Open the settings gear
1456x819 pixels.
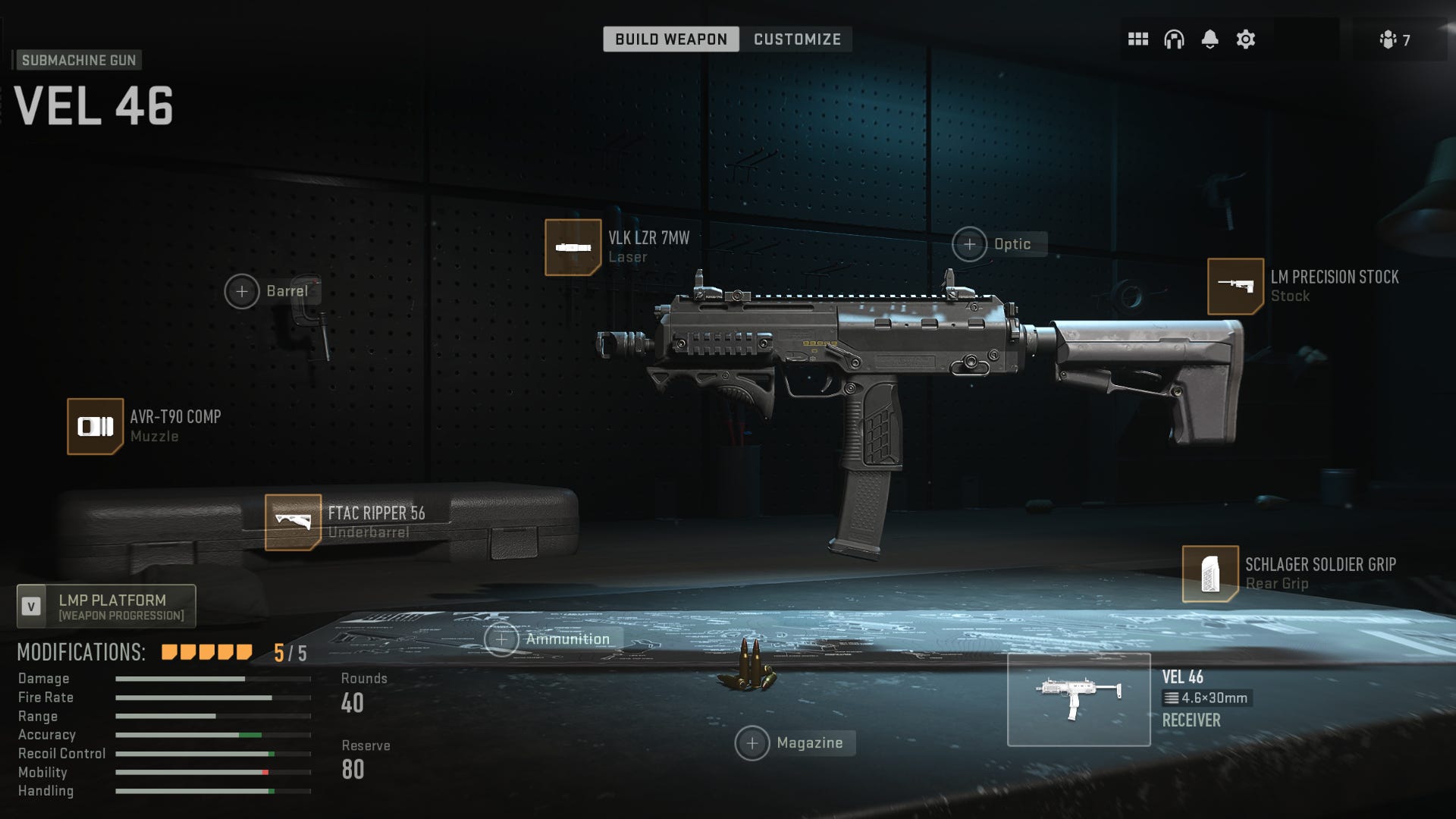[x=1244, y=39]
